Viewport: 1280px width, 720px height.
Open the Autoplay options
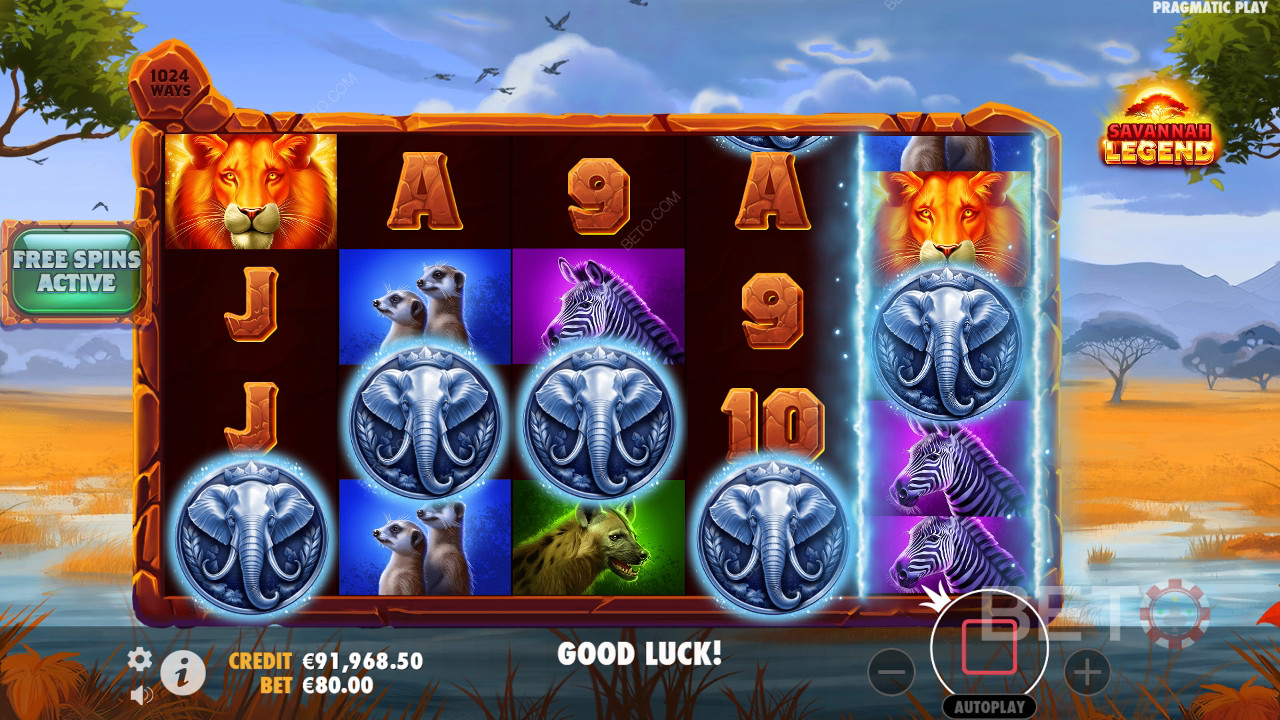(x=989, y=706)
